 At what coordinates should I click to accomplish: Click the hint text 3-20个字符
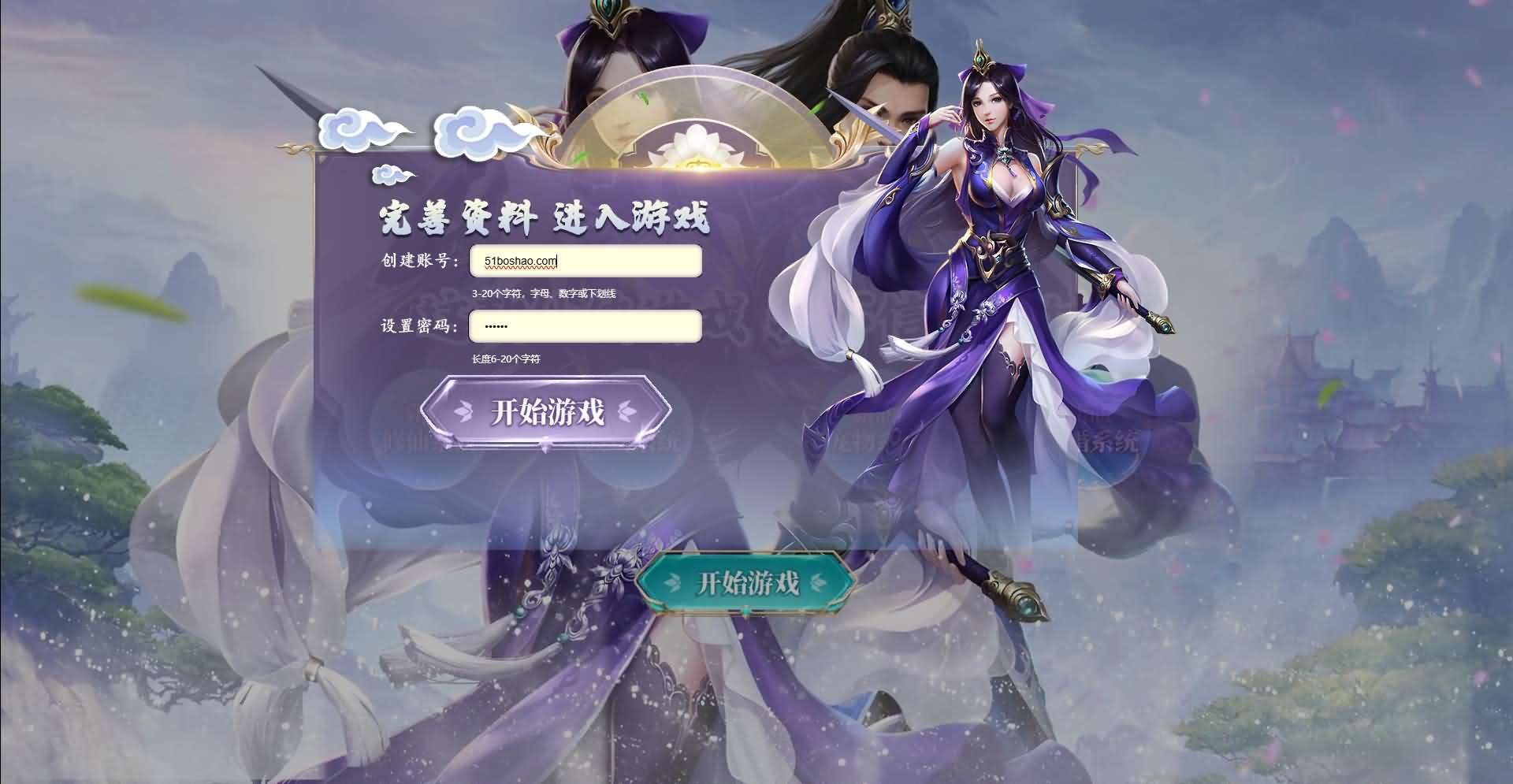544,292
